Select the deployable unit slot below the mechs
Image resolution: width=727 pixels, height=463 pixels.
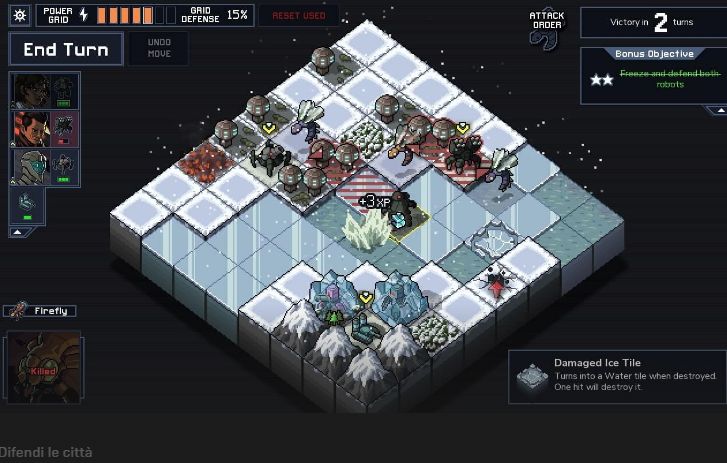point(27,205)
